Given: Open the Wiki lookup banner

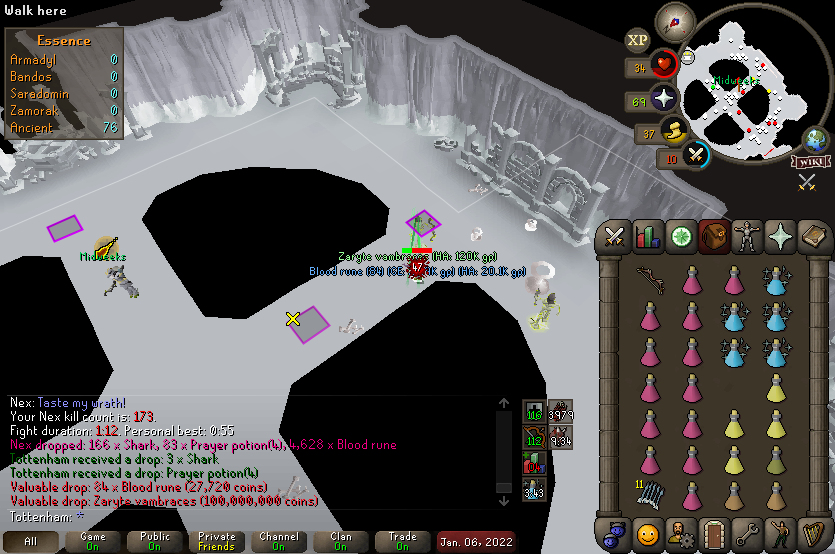Looking at the screenshot, I should [808, 162].
